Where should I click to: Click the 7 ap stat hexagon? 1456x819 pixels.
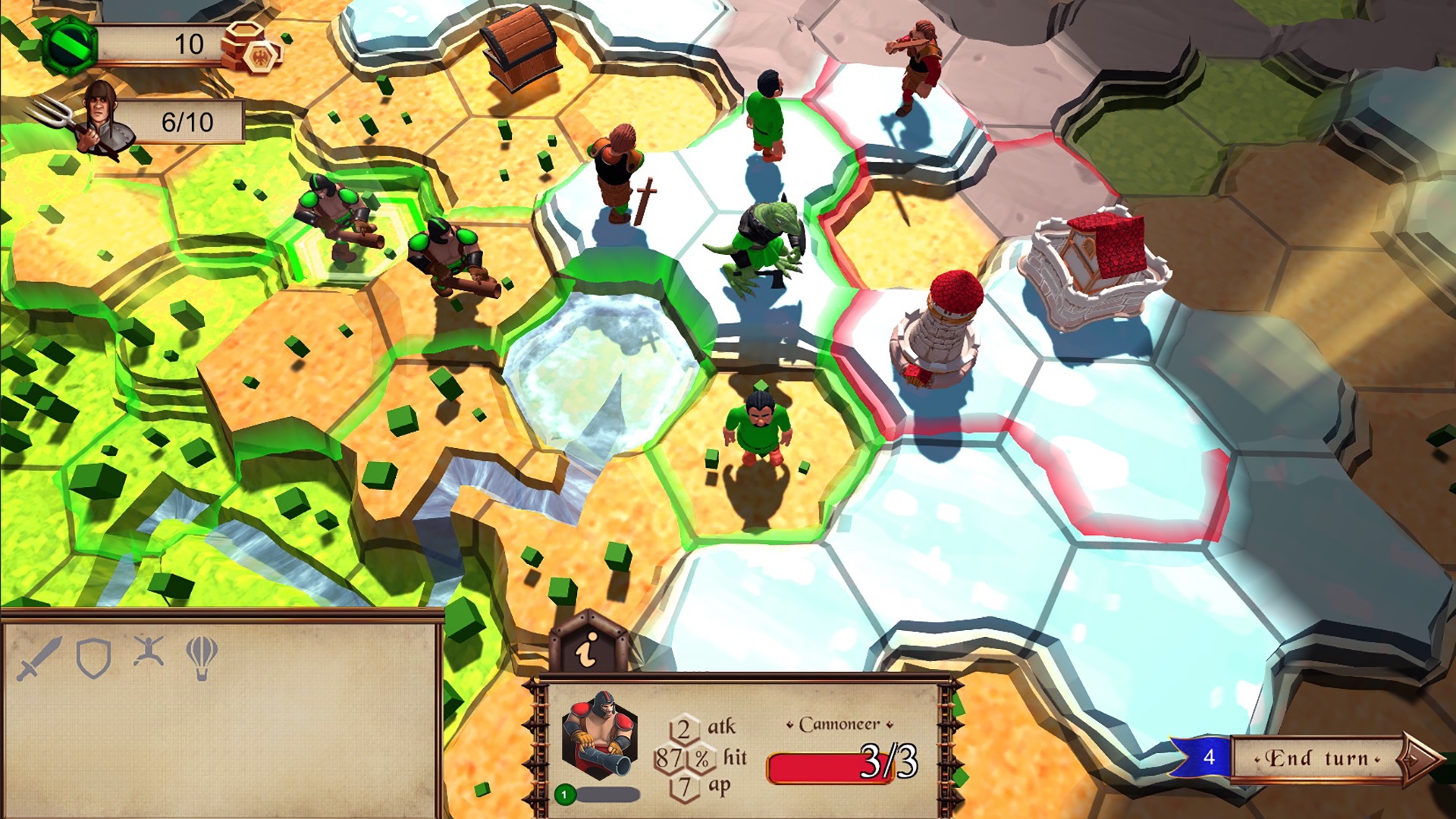[683, 789]
